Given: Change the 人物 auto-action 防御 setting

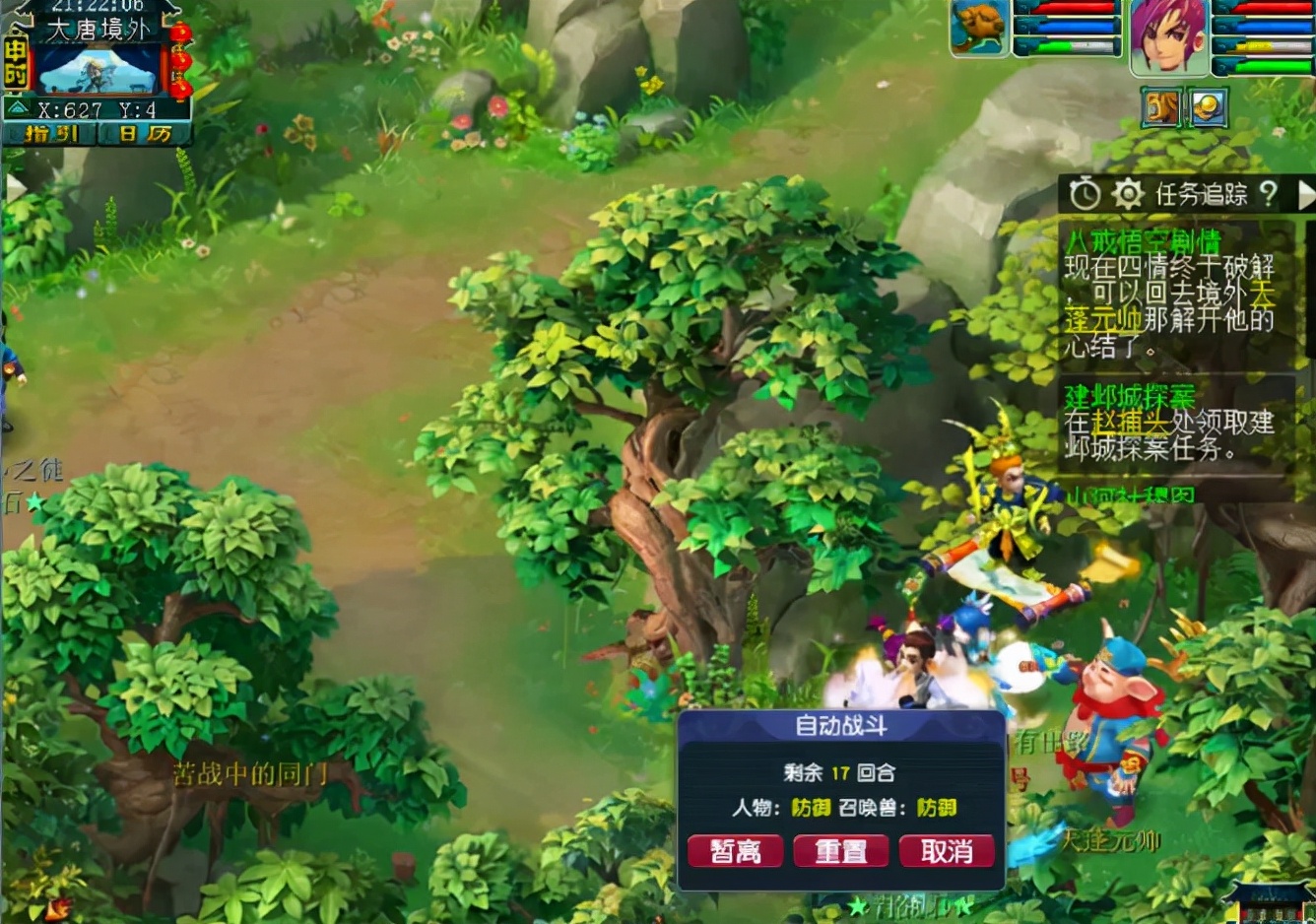Looking at the screenshot, I should coord(811,808).
